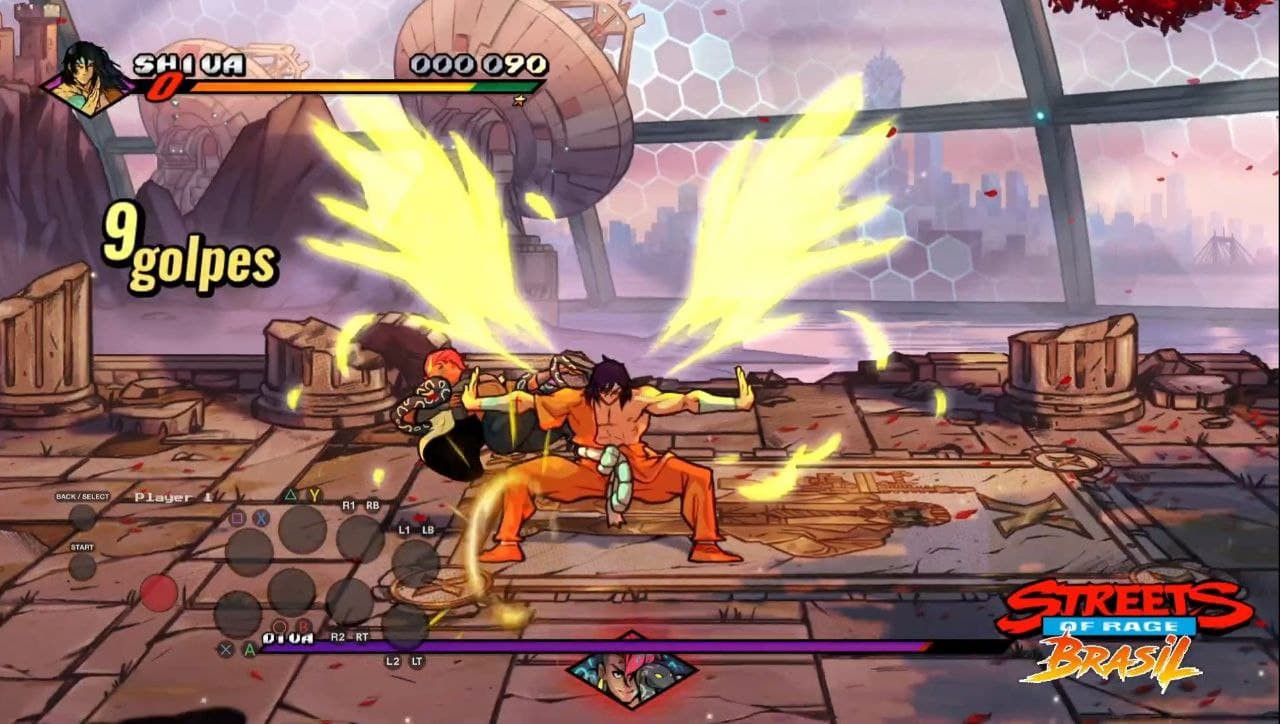Click the red B button icon

click(303, 625)
